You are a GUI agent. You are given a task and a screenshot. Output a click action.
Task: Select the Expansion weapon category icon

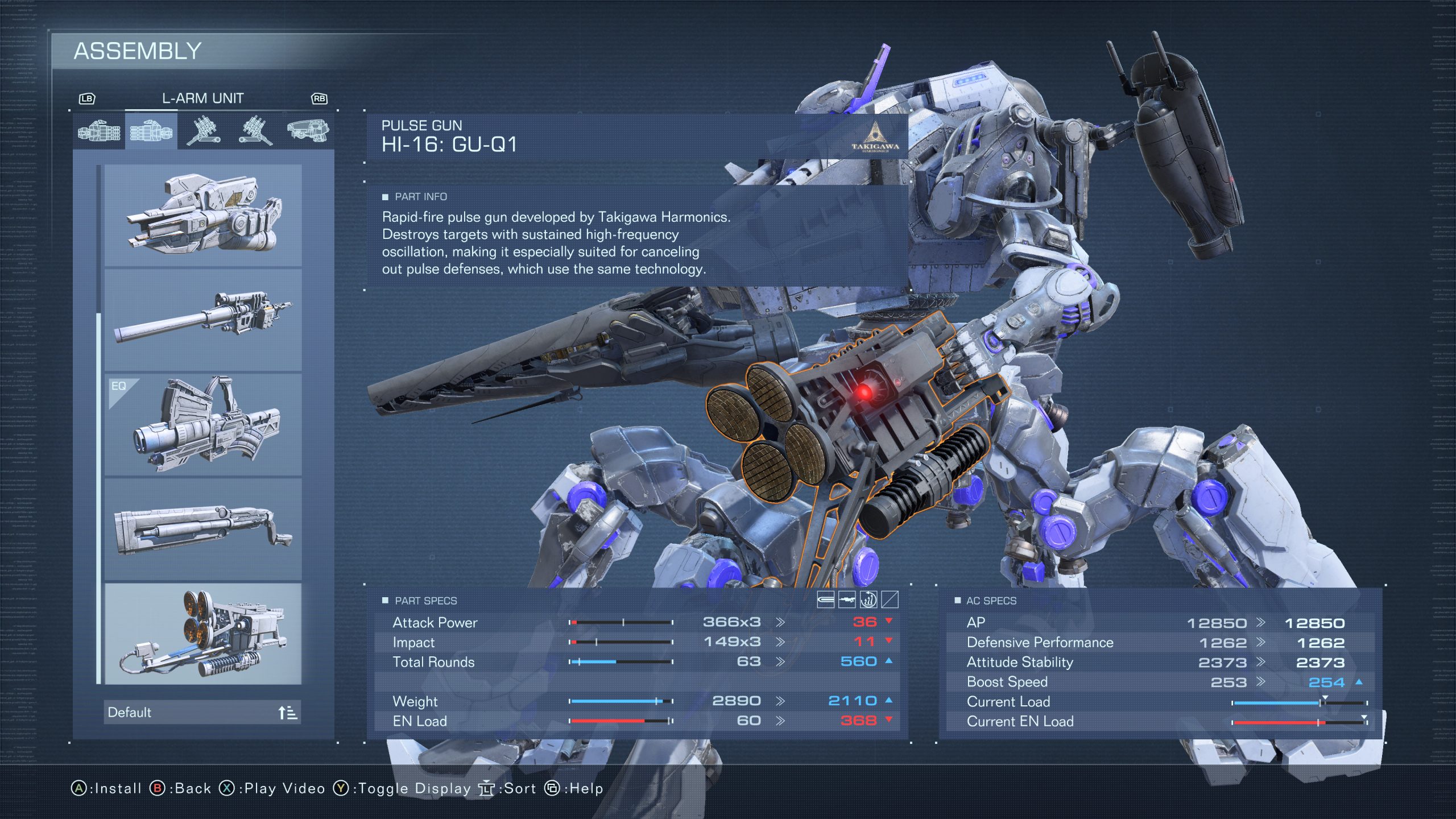[x=307, y=132]
